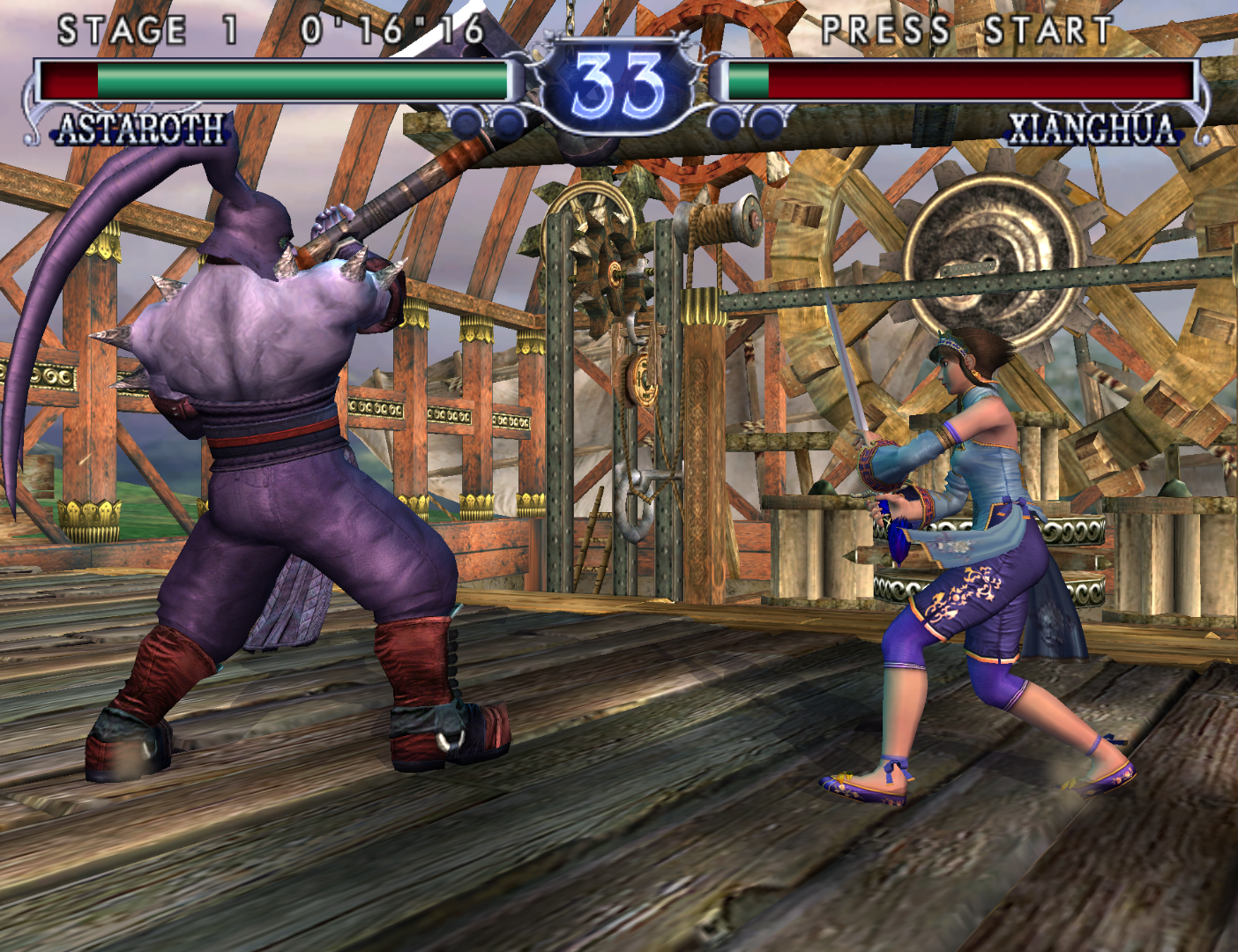The height and width of the screenshot is (952, 1238).
Task: Click the green portion of Astaroth's life gauge
Action: tap(300, 78)
